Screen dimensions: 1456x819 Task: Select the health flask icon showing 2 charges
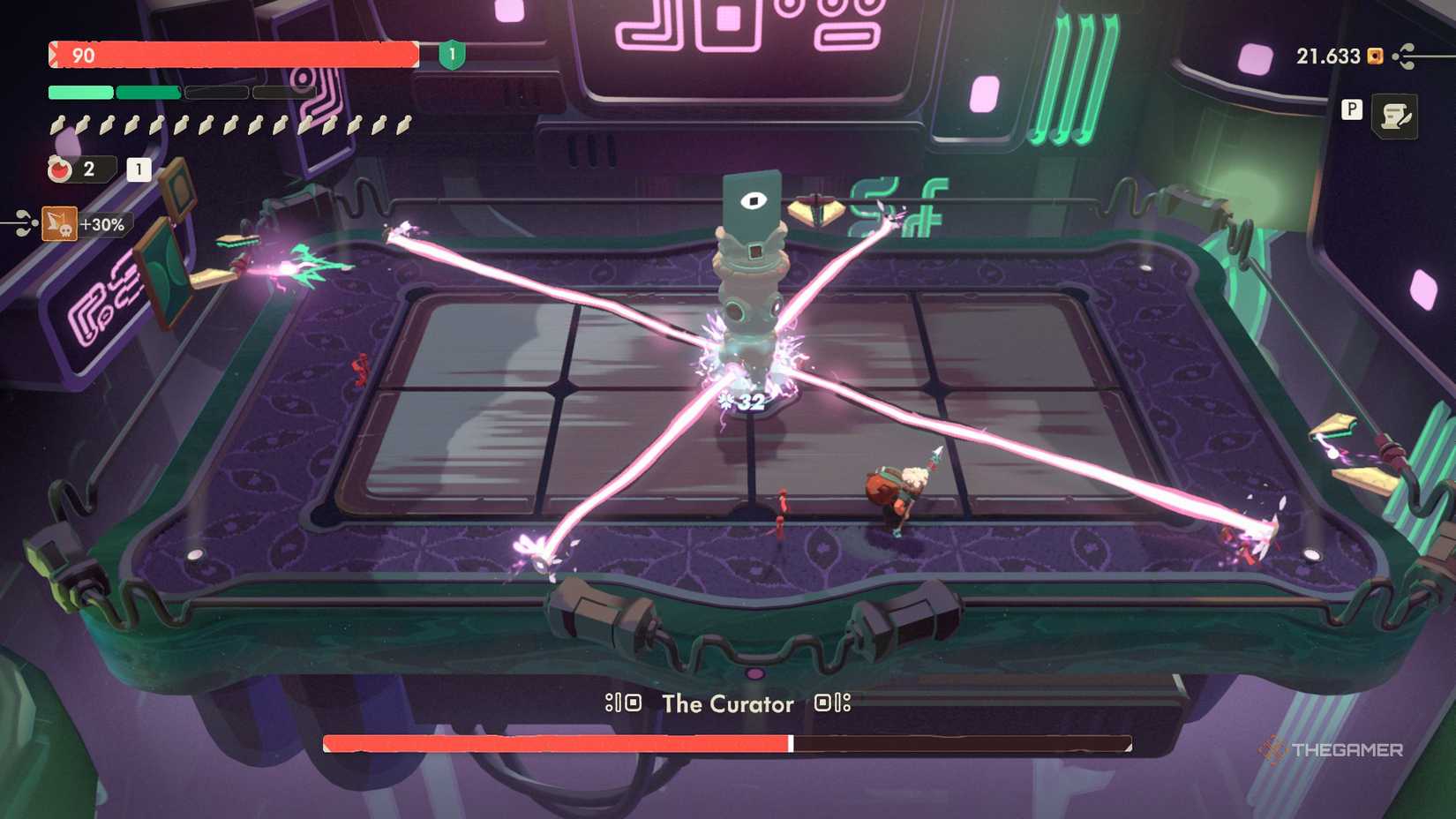click(x=60, y=169)
